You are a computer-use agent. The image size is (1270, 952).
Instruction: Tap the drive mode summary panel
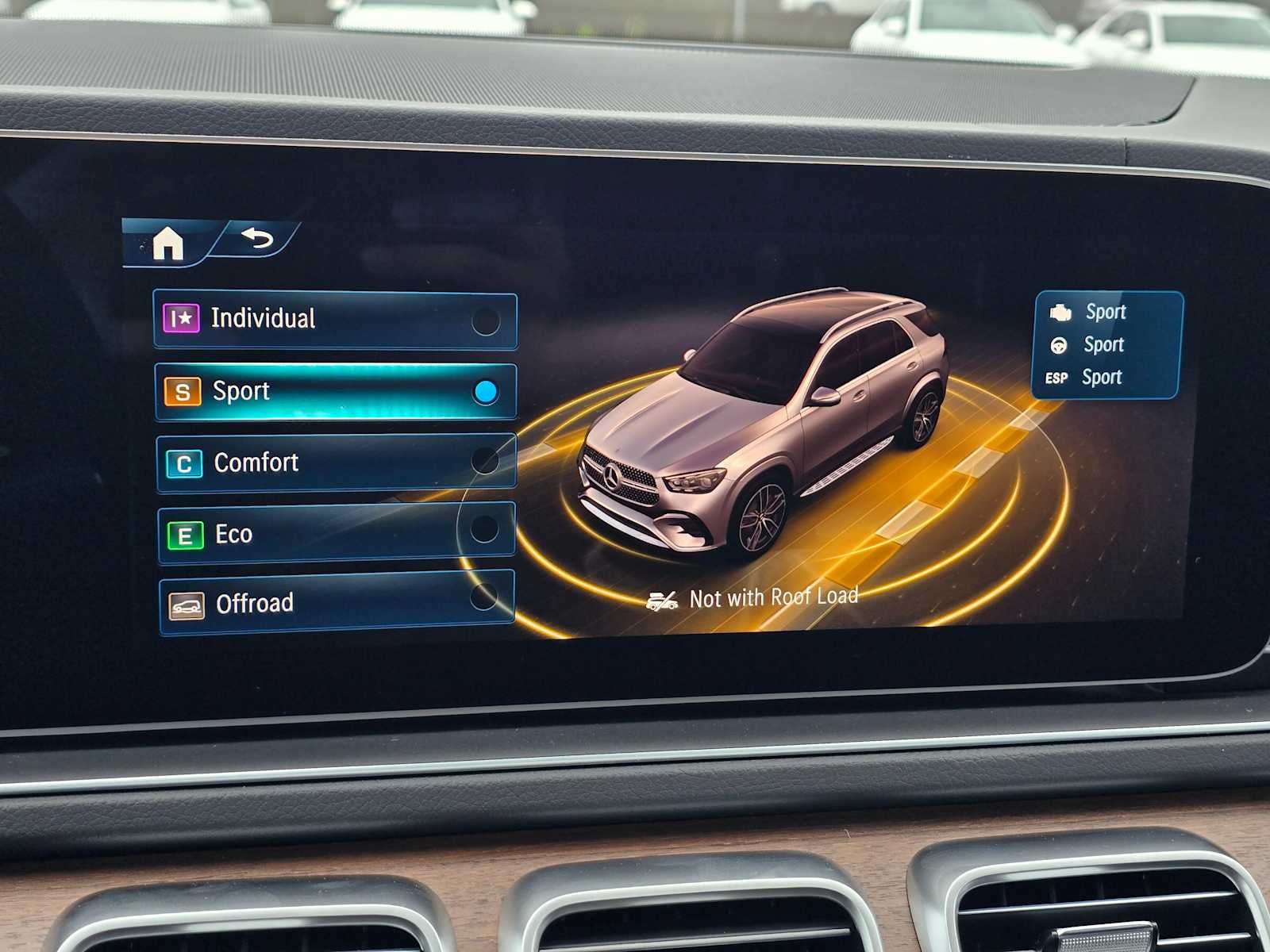point(1107,344)
